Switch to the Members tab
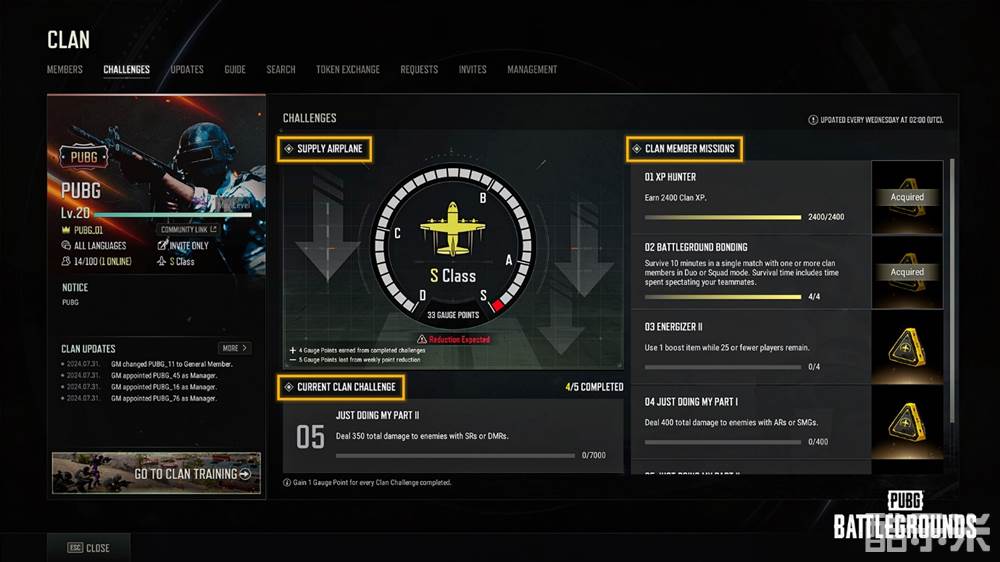The height and width of the screenshot is (562, 1000). click(64, 70)
